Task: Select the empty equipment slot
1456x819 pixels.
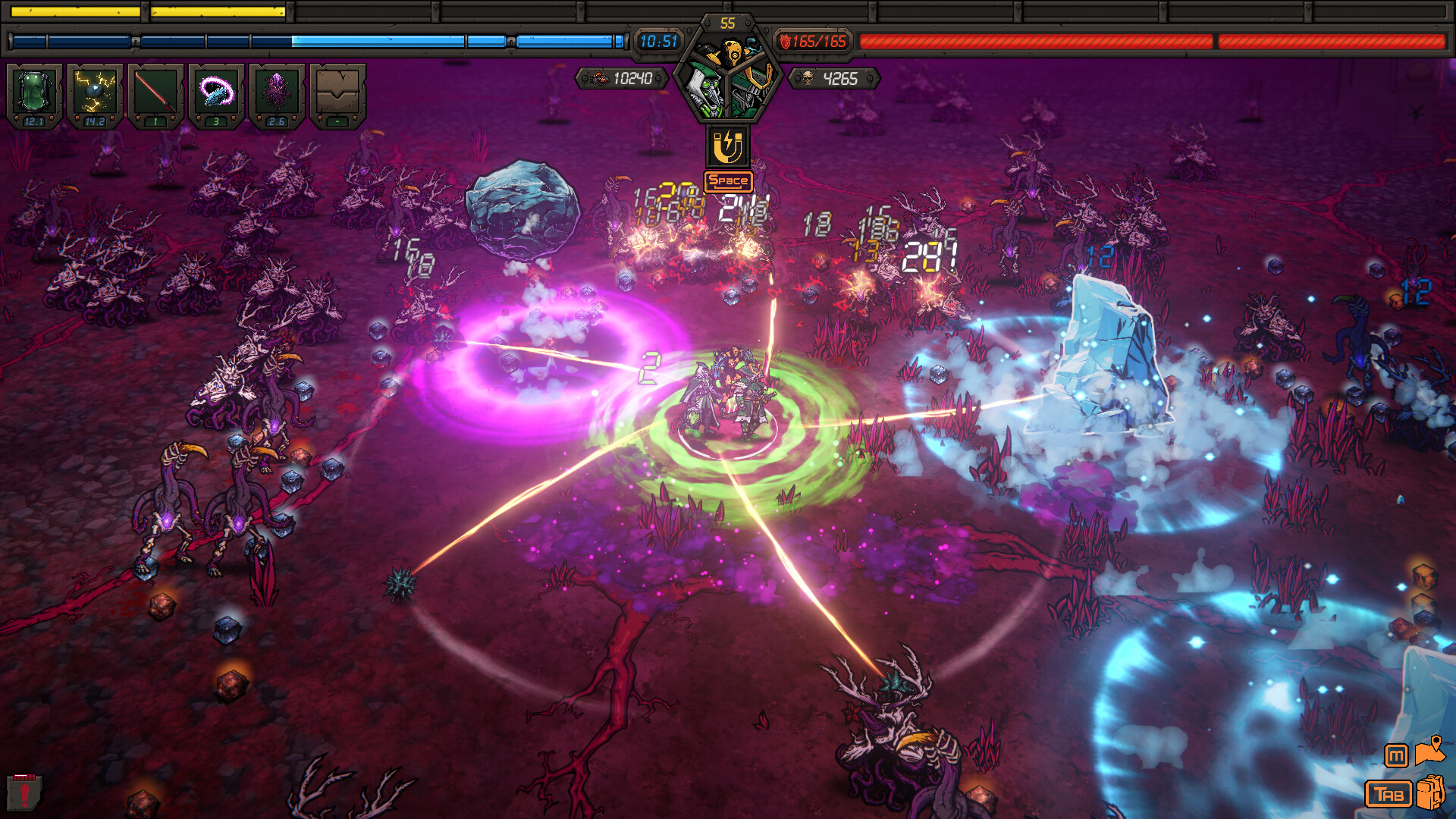Action: coord(337,91)
